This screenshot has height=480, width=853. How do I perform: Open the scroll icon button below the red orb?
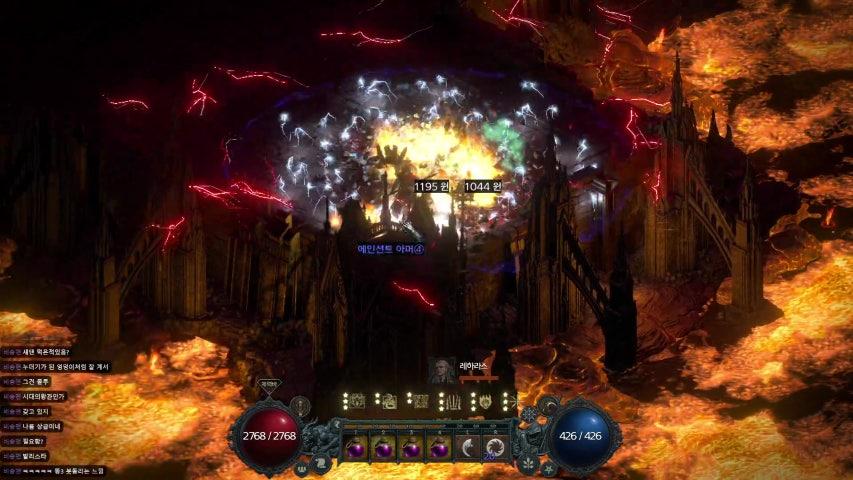(x=321, y=462)
